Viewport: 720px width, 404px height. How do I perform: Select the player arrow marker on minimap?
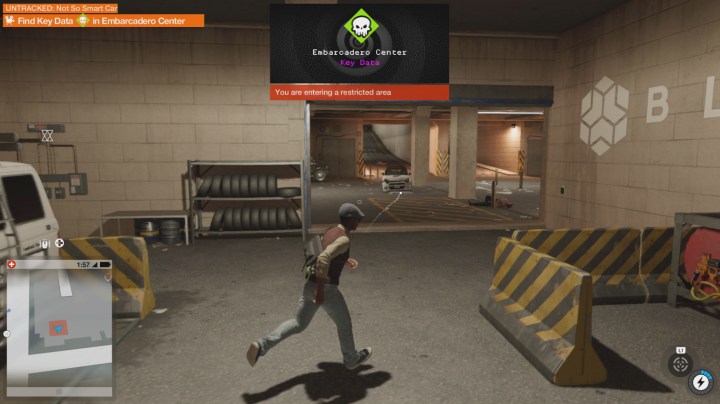coord(59,327)
